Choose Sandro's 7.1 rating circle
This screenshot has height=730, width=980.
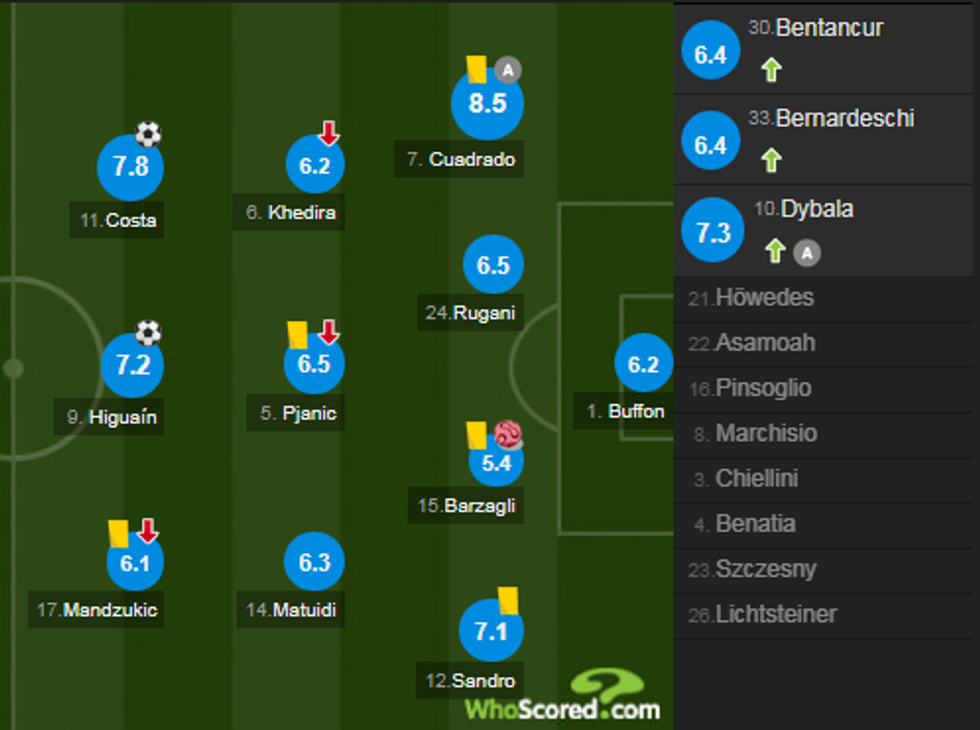click(491, 631)
